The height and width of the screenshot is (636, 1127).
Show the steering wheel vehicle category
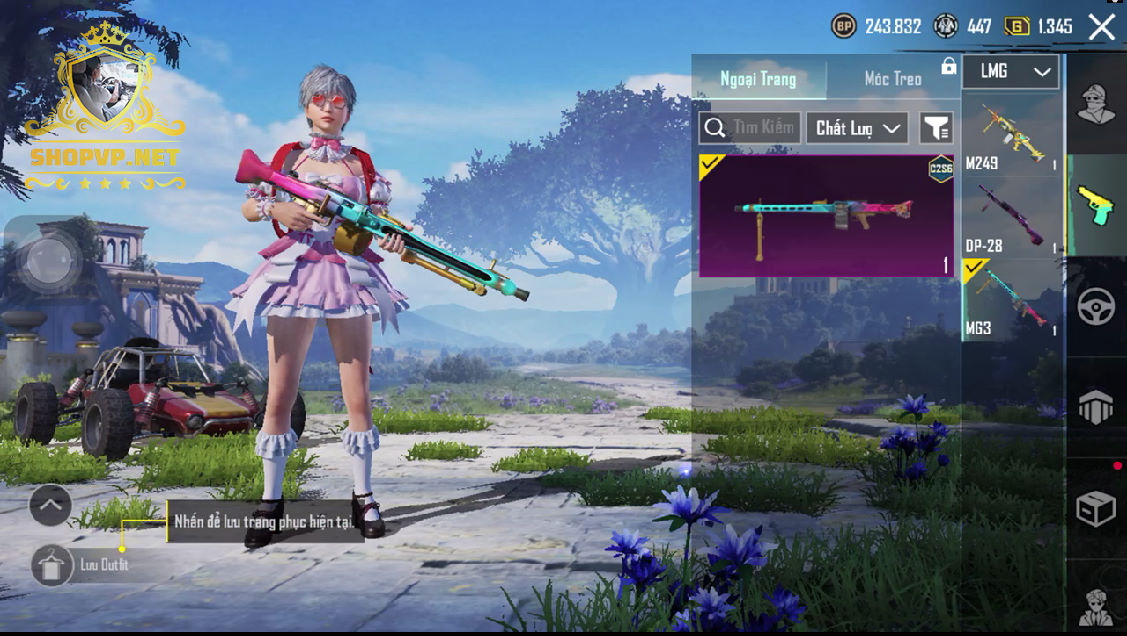pyautogui.click(x=1096, y=308)
